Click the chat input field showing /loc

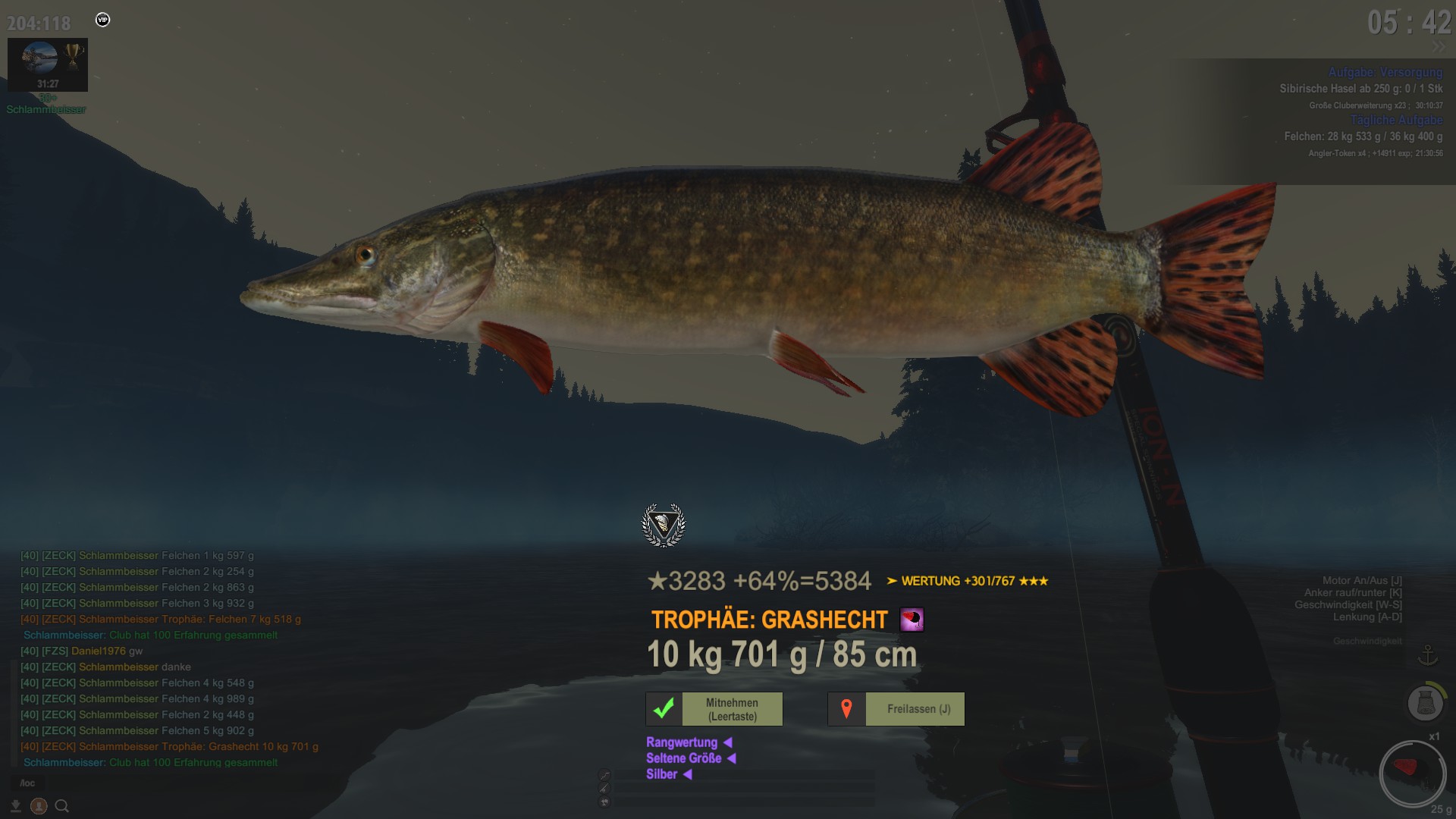click(x=28, y=783)
